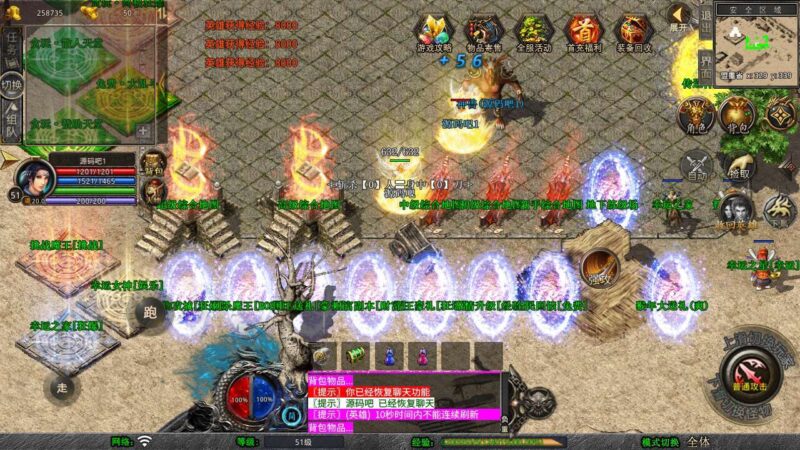Click the 切换 switch round button
This screenshot has width=800, height=450.
coord(11,84)
